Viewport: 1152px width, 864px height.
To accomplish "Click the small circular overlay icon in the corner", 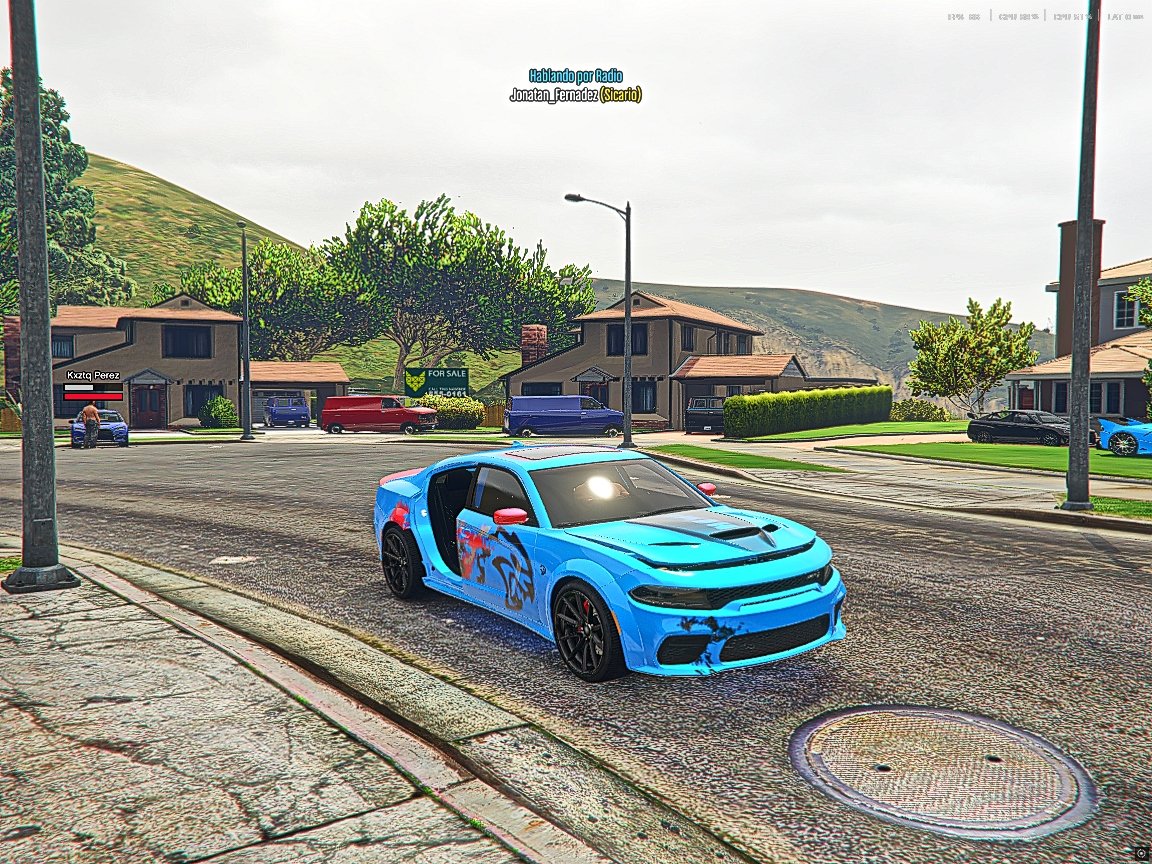I will (x=1141, y=853).
